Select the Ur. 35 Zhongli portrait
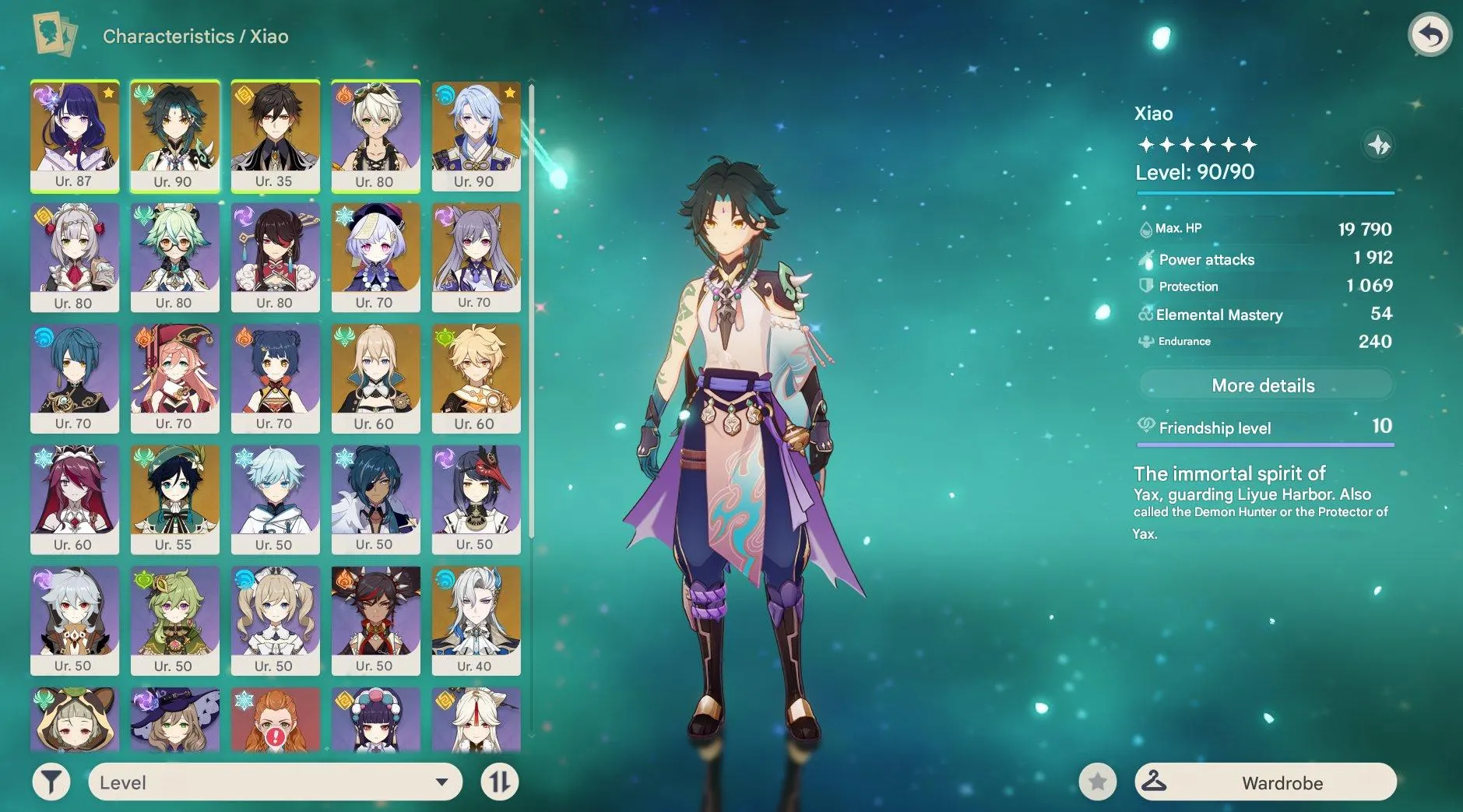The width and height of the screenshot is (1463, 812). [276, 136]
